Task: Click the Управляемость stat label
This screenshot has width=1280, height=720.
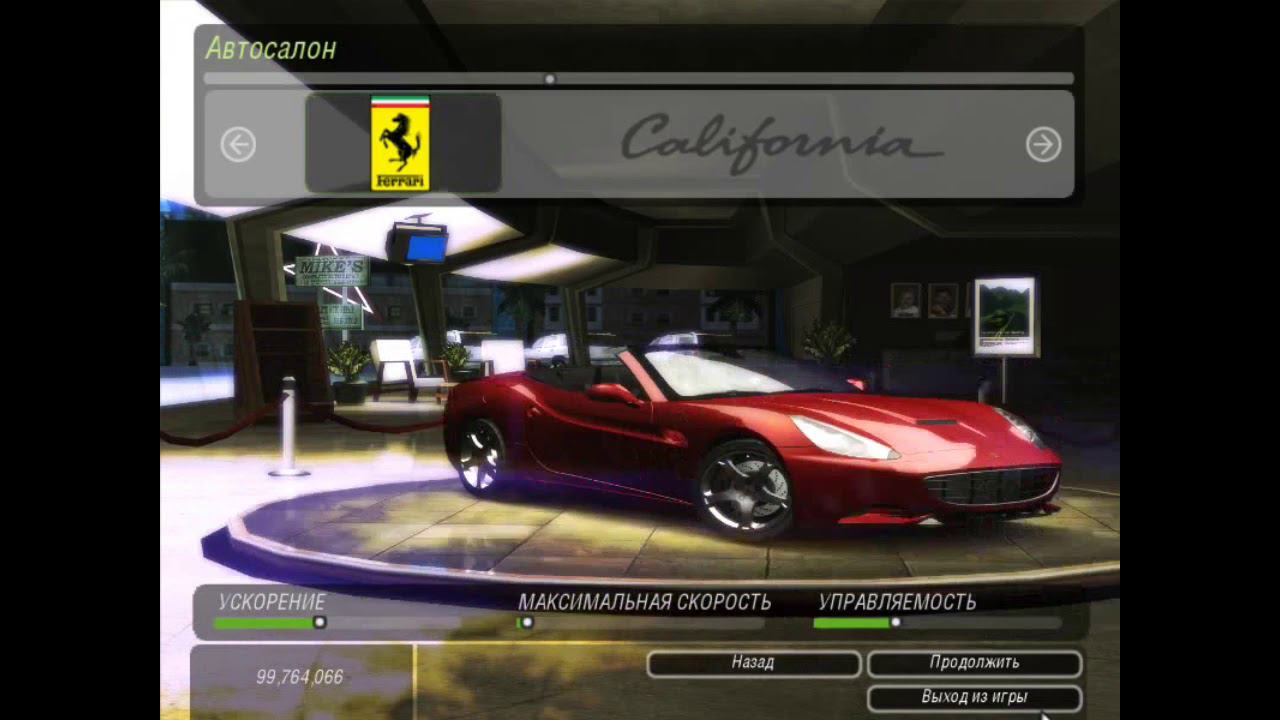Action: (898, 602)
